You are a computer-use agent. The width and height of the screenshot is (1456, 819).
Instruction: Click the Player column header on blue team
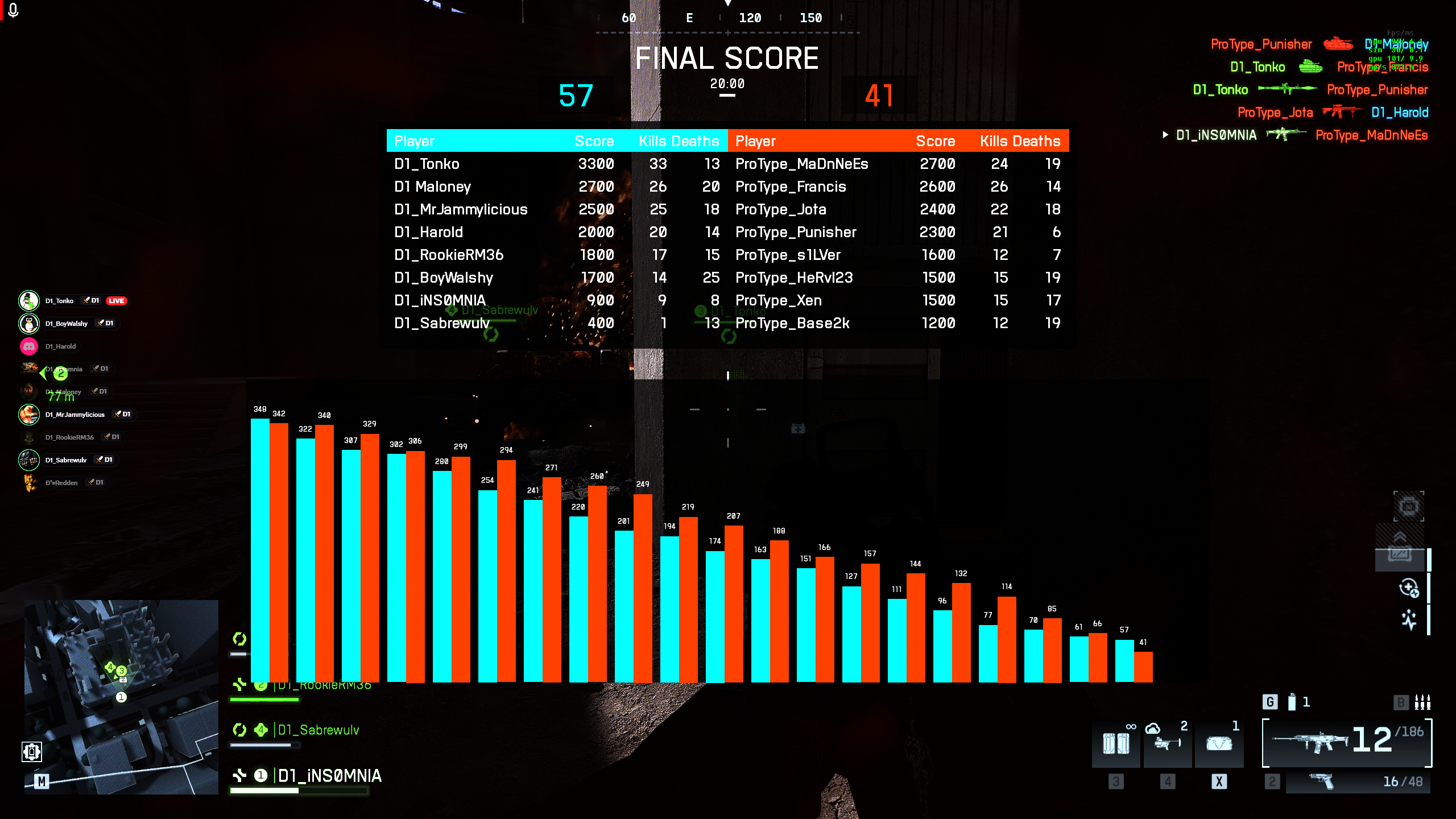pyautogui.click(x=414, y=141)
